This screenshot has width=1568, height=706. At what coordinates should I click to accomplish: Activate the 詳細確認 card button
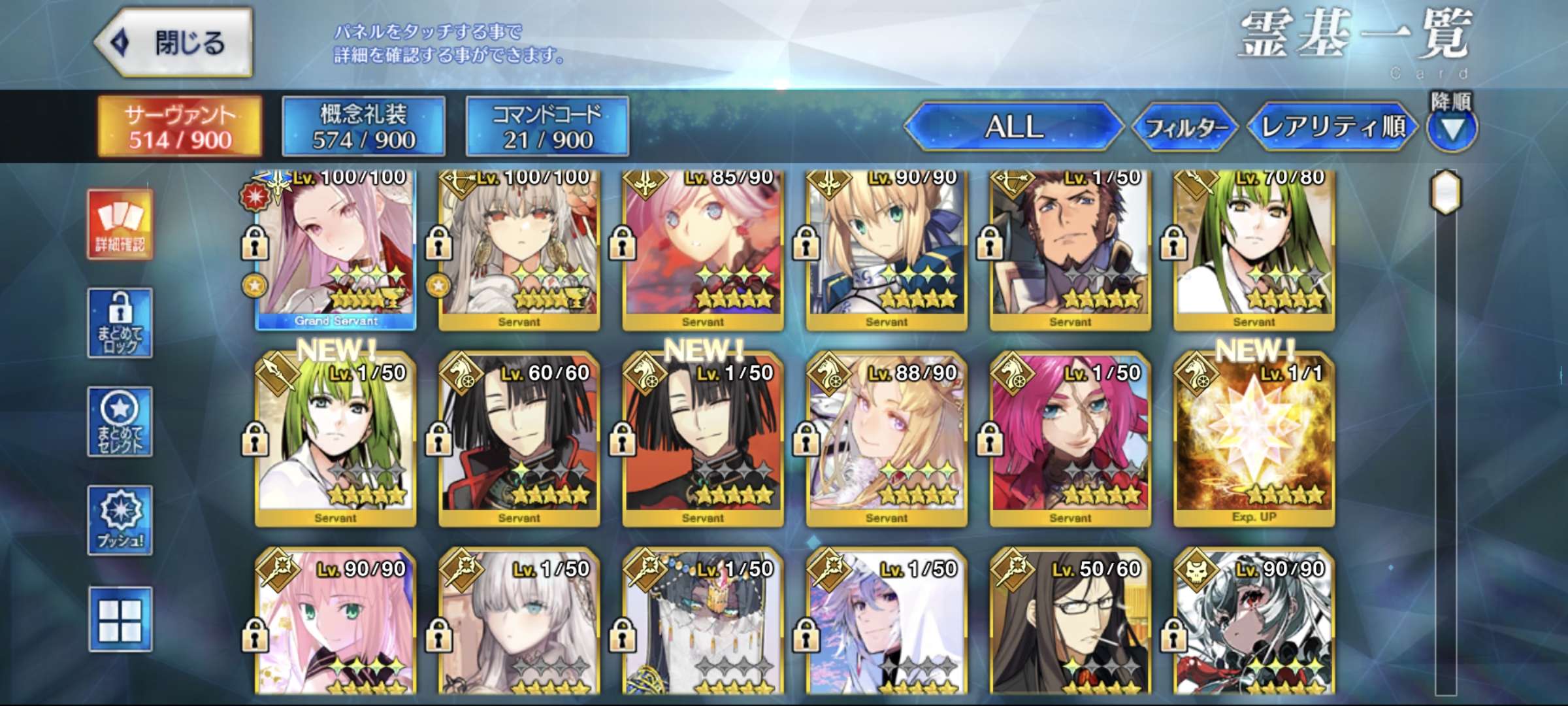point(120,225)
